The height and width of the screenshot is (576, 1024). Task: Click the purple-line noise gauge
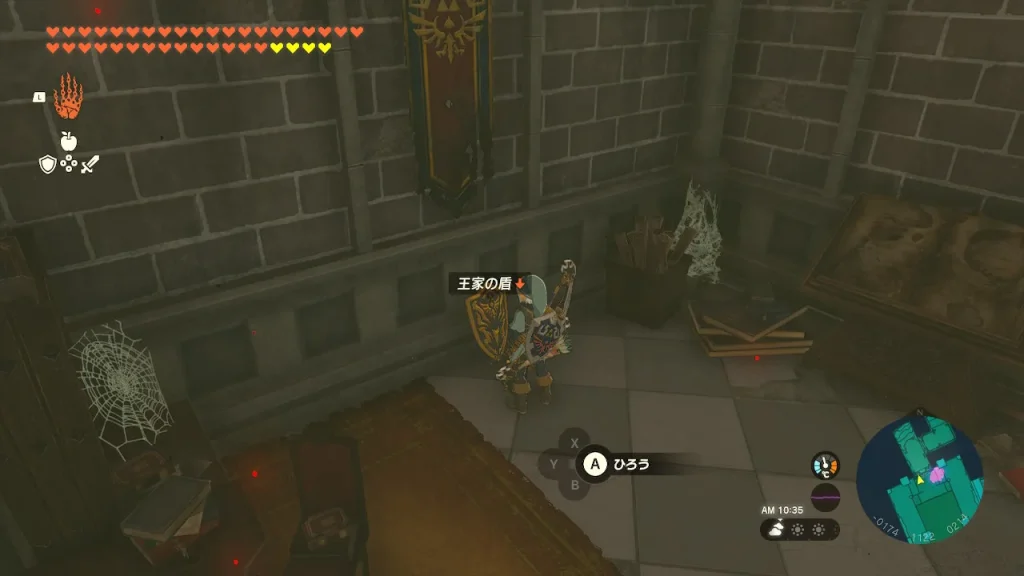[825, 497]
